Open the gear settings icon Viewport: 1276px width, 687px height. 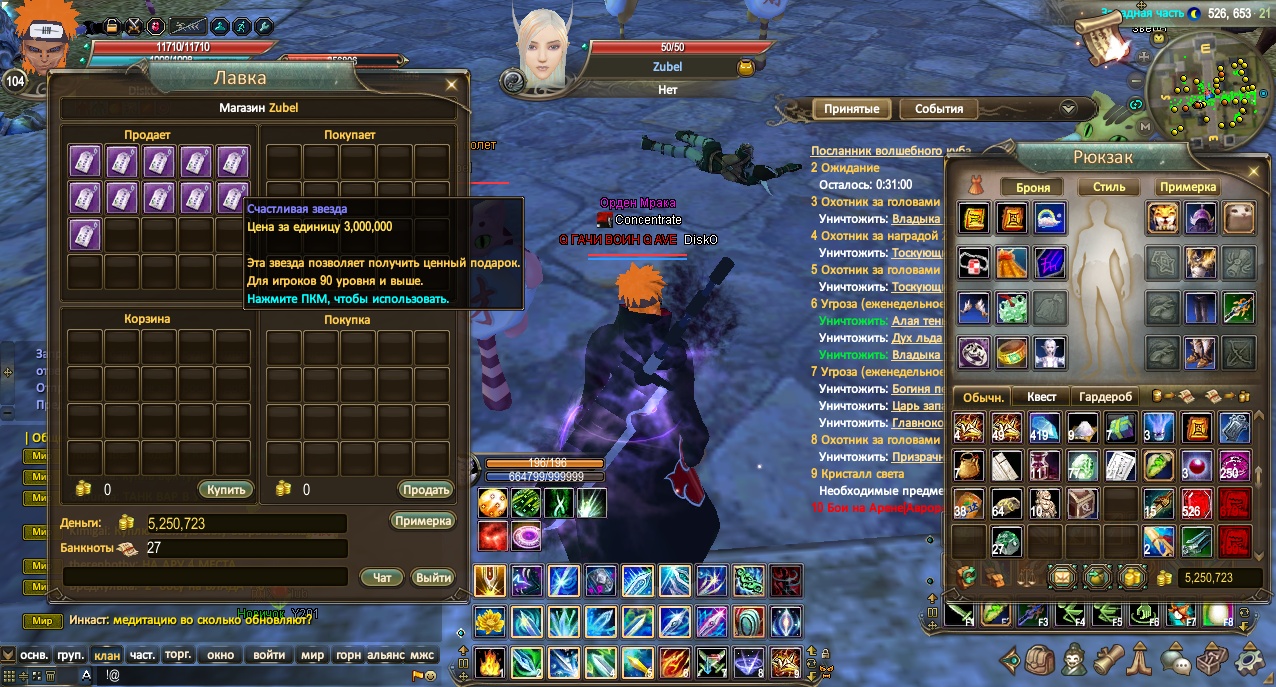click(1249, 661)
